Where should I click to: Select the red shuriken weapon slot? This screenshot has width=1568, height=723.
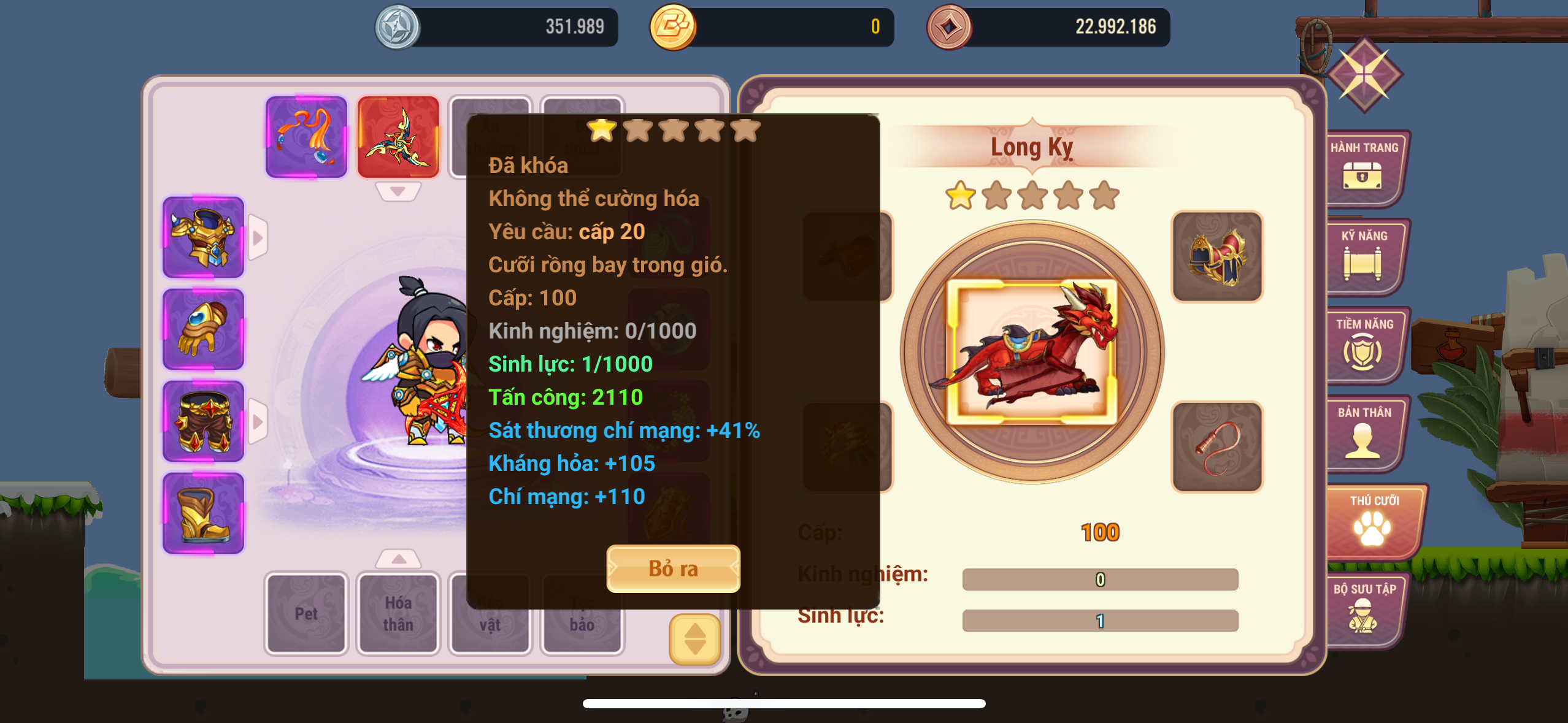click(x=398, y=137)
